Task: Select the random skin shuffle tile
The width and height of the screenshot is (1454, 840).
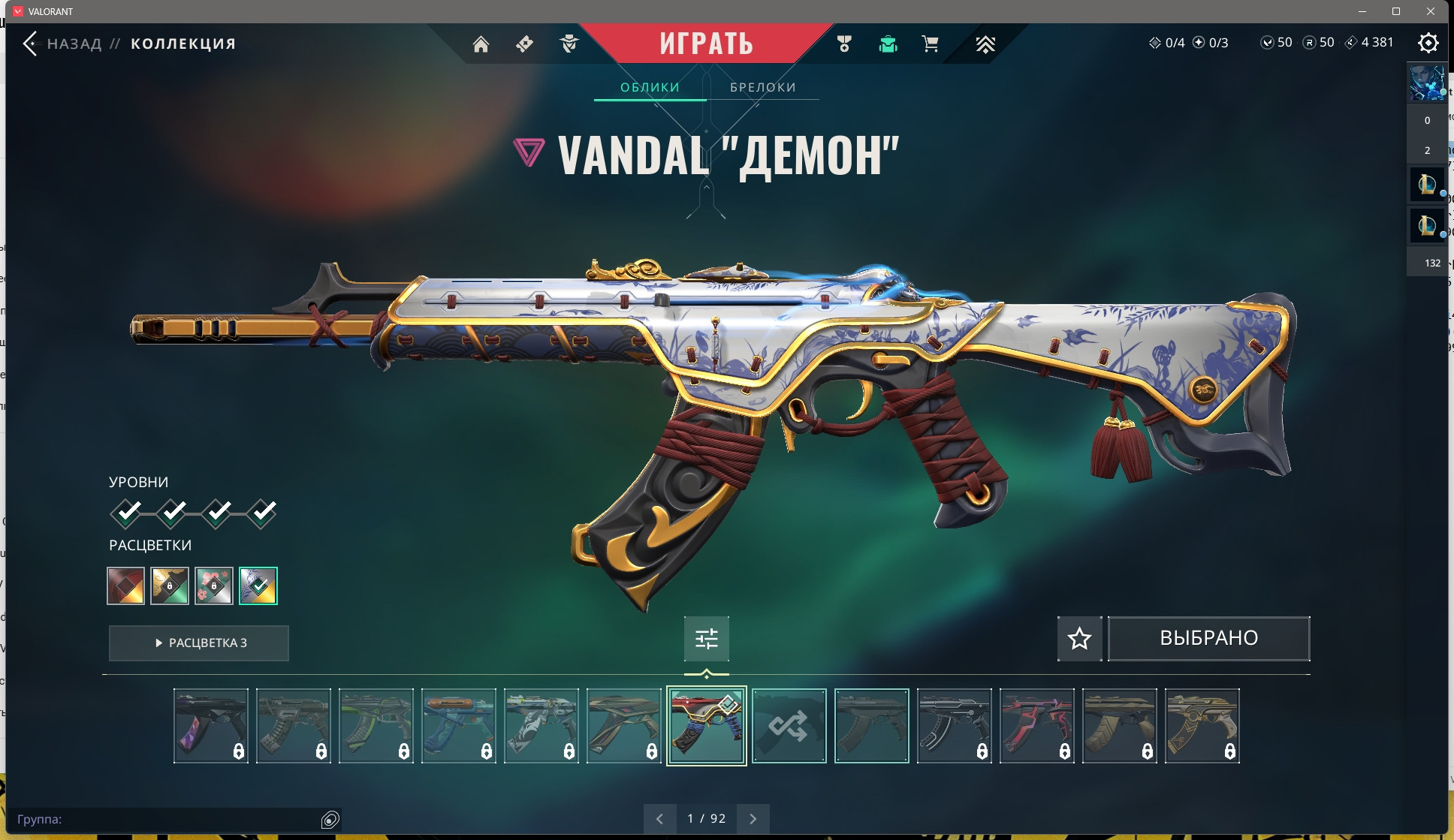Action: (x=789, y=726)
